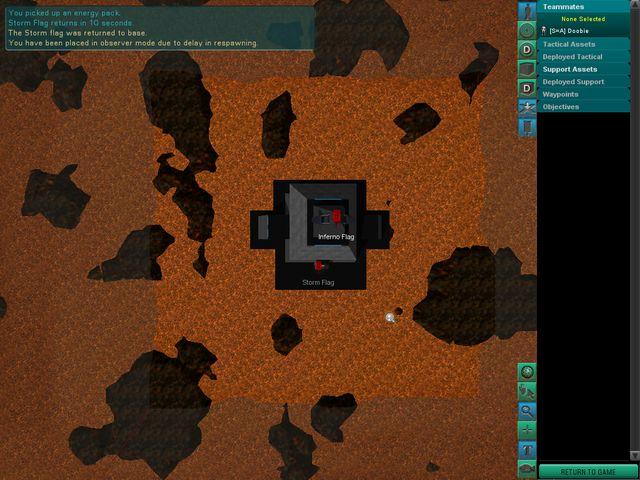This screenshot has width=640, height=480.
Task: Toggle the round sensor globe map button
Action: click(x=527, y=30)
